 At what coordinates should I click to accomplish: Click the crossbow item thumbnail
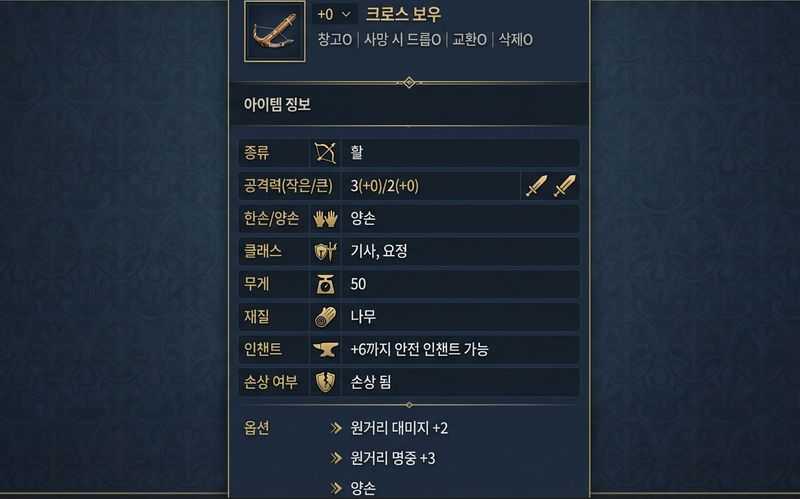pyautogui.click(x=274, y=31)
